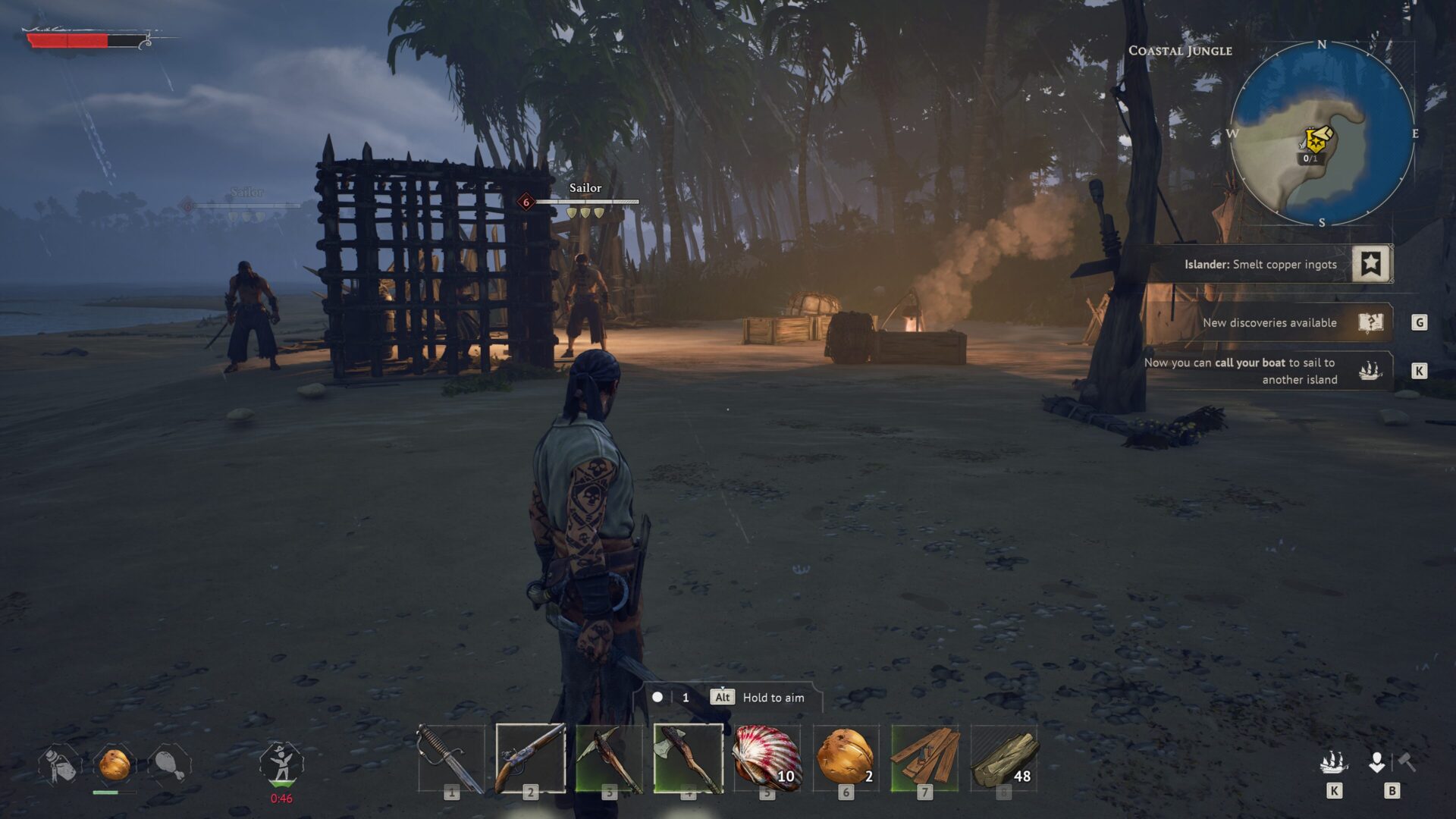Select the coconut hotbar slot
The image size is (1456, 819).
click(846, 758)
